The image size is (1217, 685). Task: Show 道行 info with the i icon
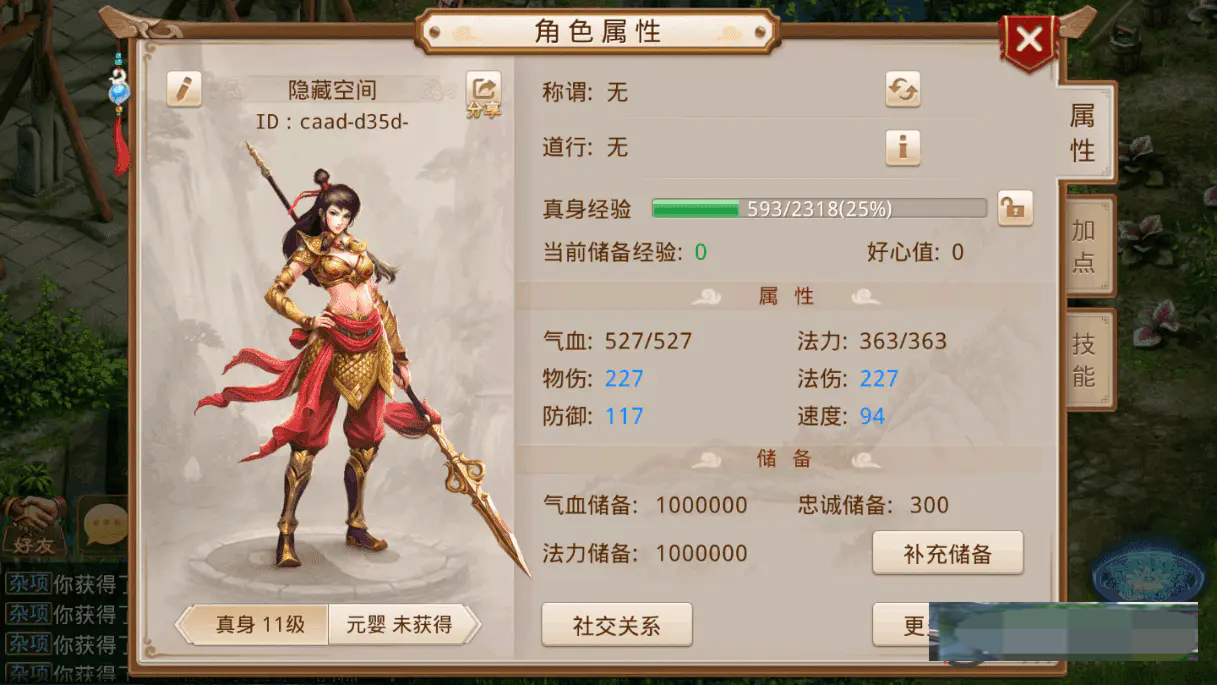(x=903, y=148)
